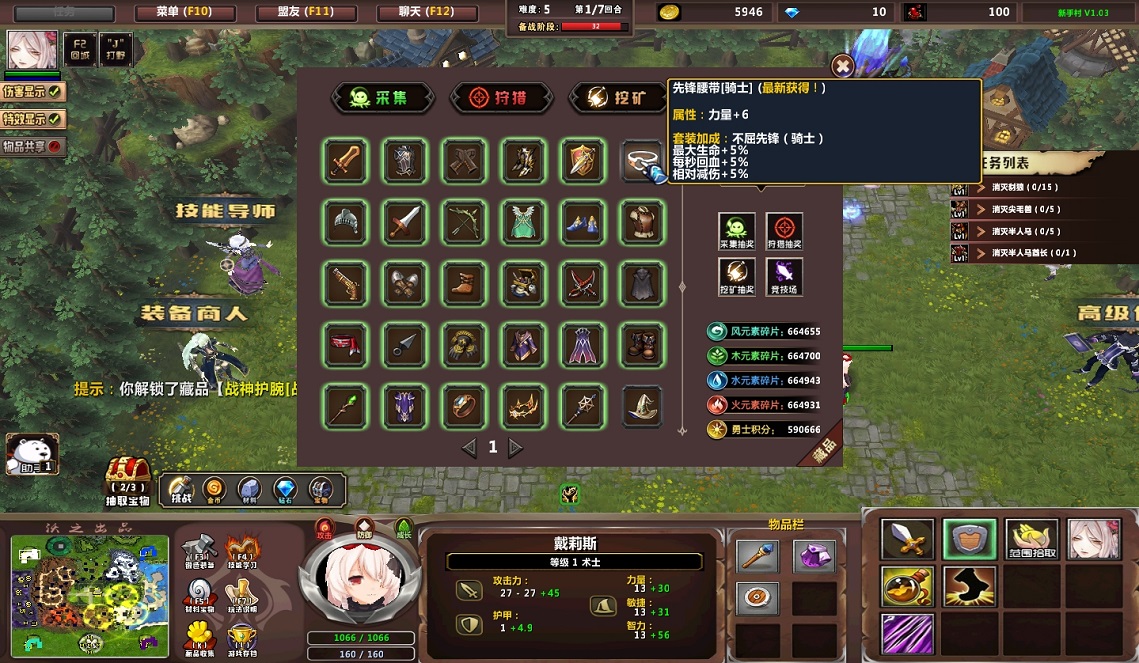Switch to the 挖矿 mining tab
1139x663 pixels.
[x=618, y=97]
